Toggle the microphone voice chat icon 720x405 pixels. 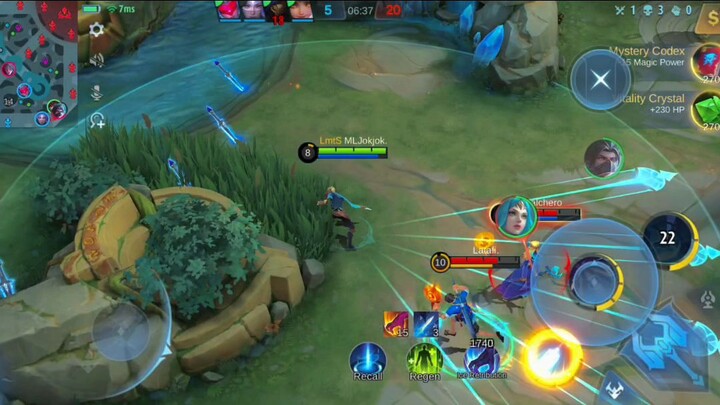pos(97,91)
